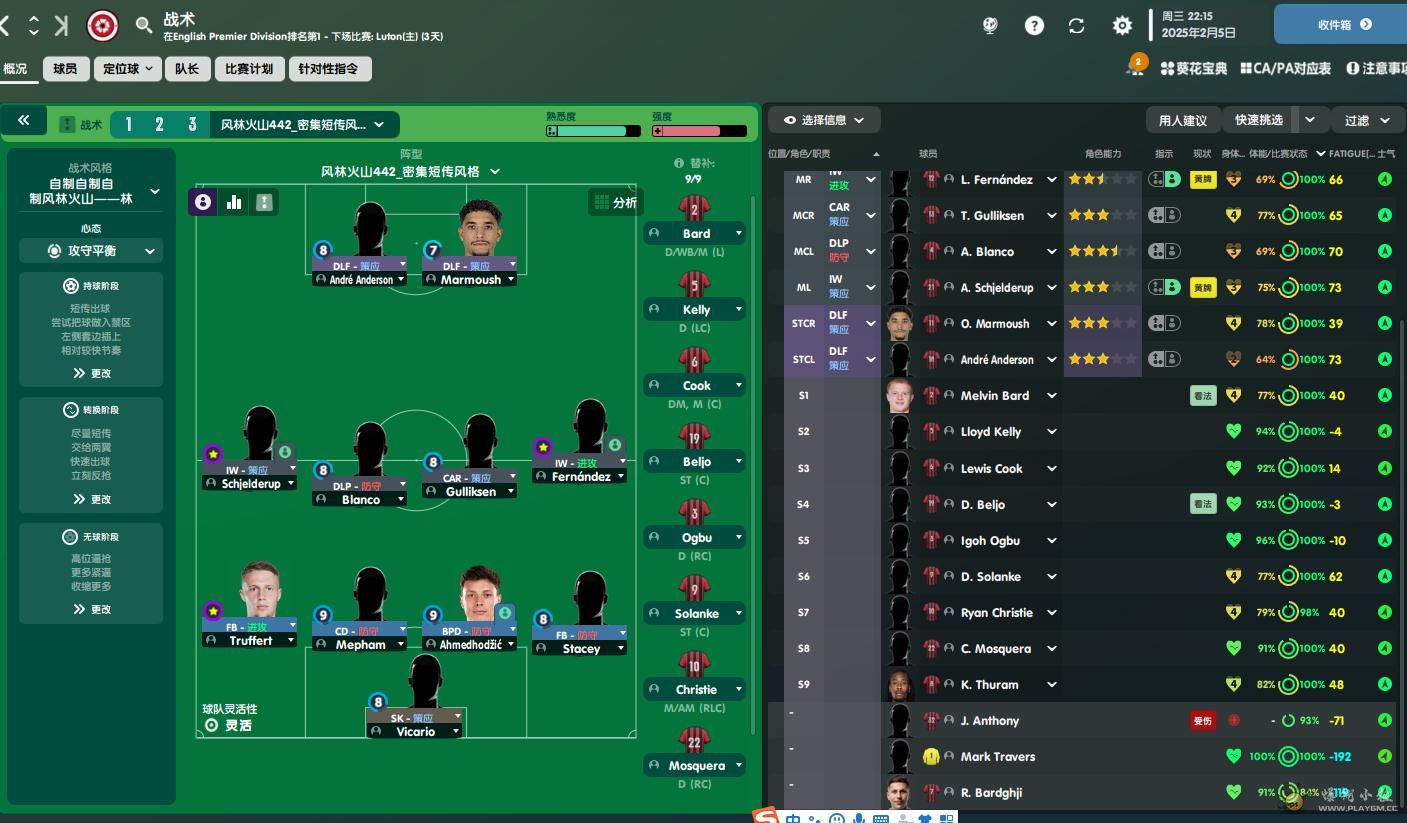Open the 收件箱 inbox button

[x=1338, y=25]
